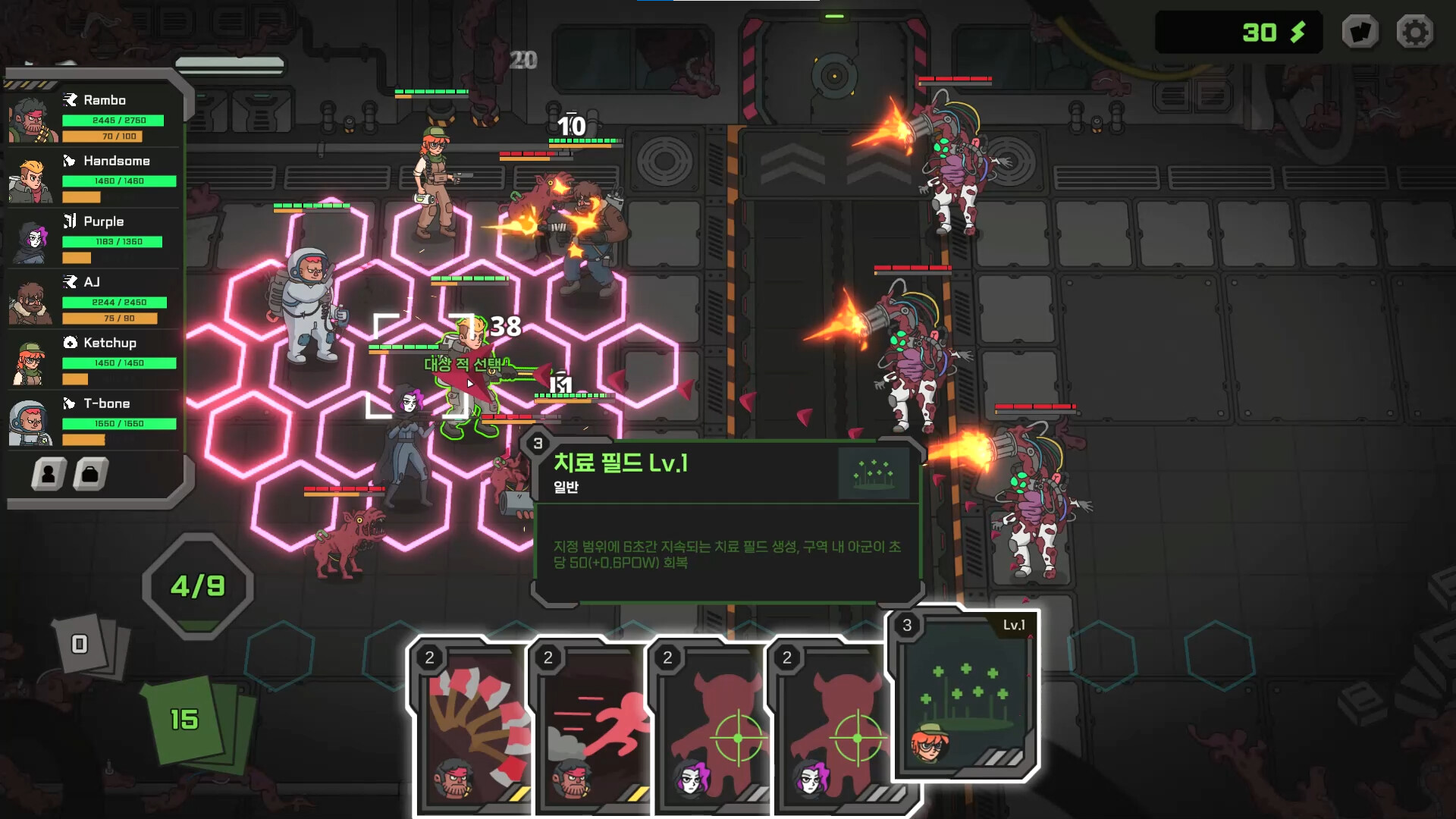Select Purple's first targeting card
Screen dimensions: 1456x819
(x=711, y=728)
